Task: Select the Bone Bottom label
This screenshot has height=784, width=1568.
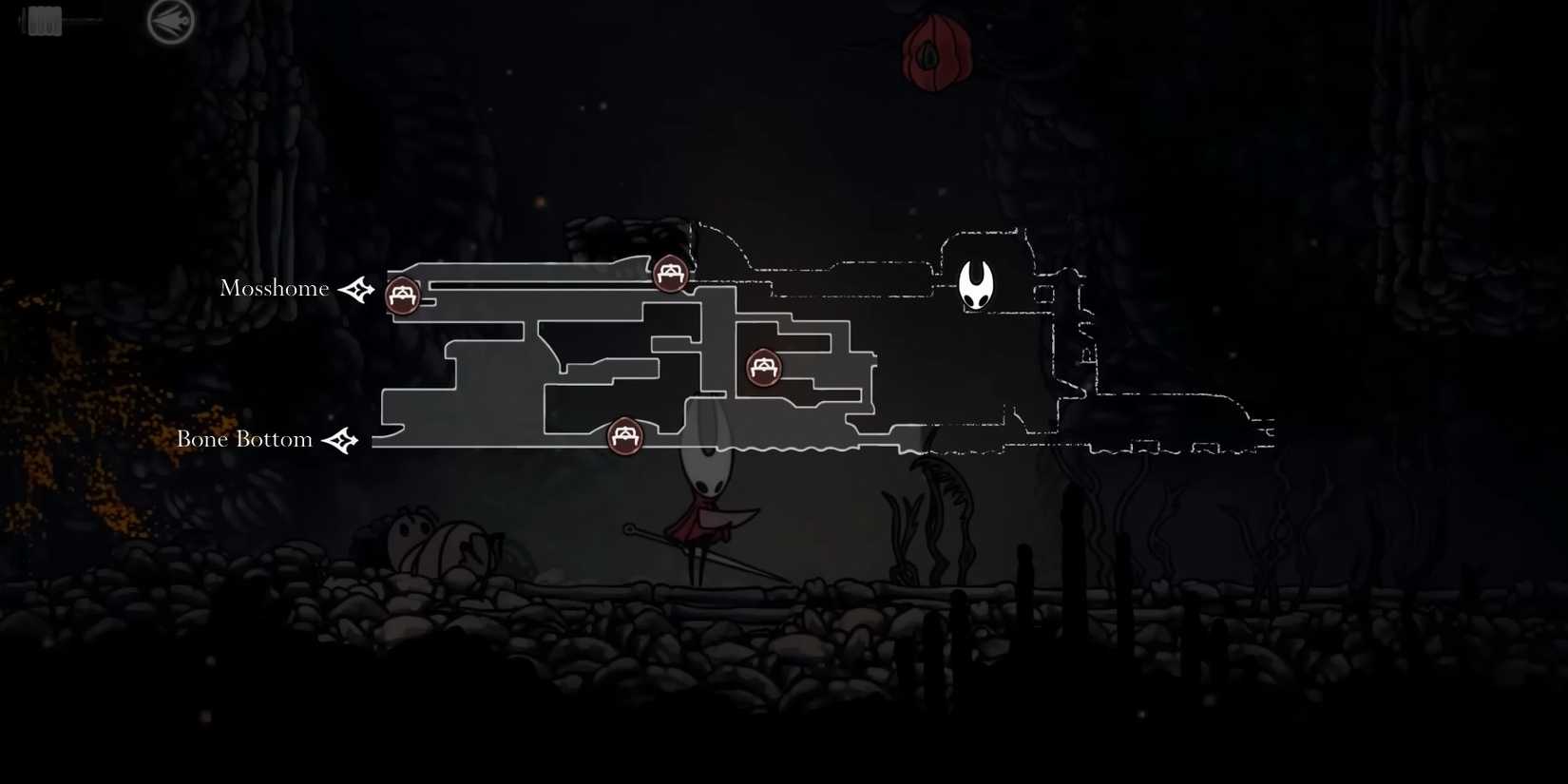Action: click(x=244, y=439)
